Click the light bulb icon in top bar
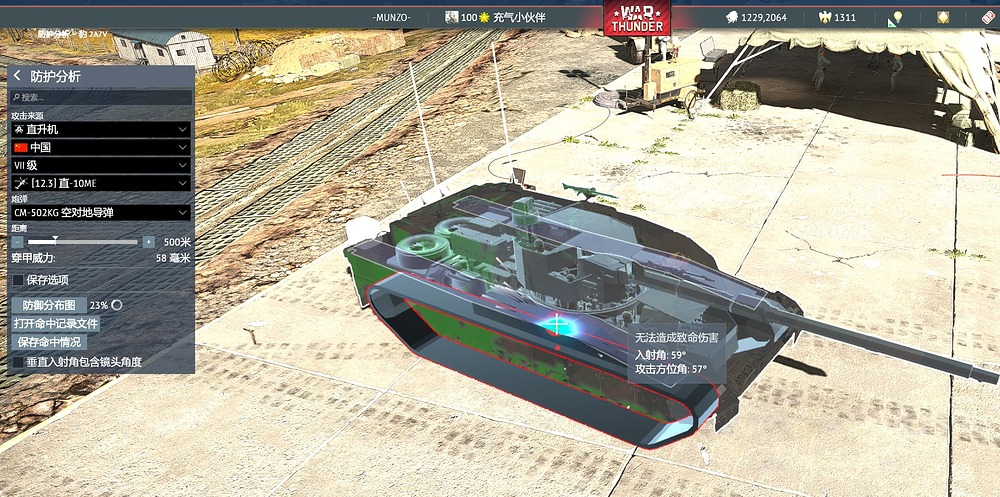 coord(897,17)
